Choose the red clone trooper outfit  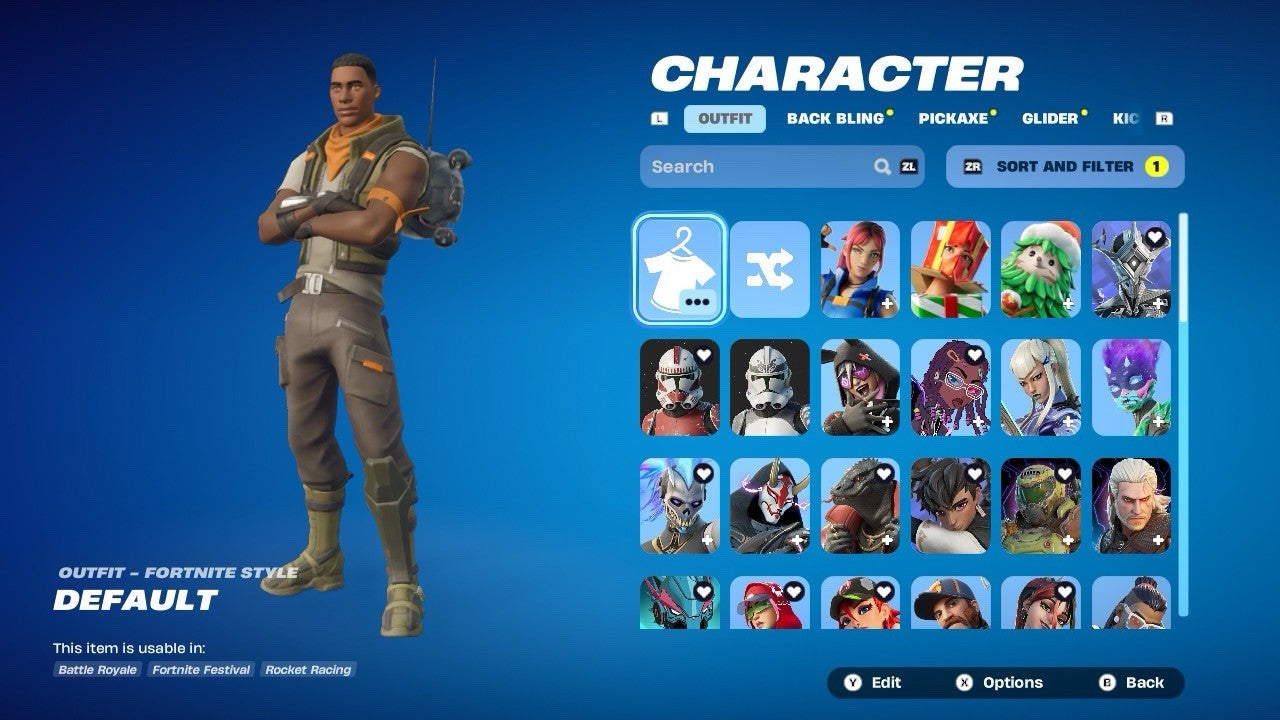click(x=680, y=388)
